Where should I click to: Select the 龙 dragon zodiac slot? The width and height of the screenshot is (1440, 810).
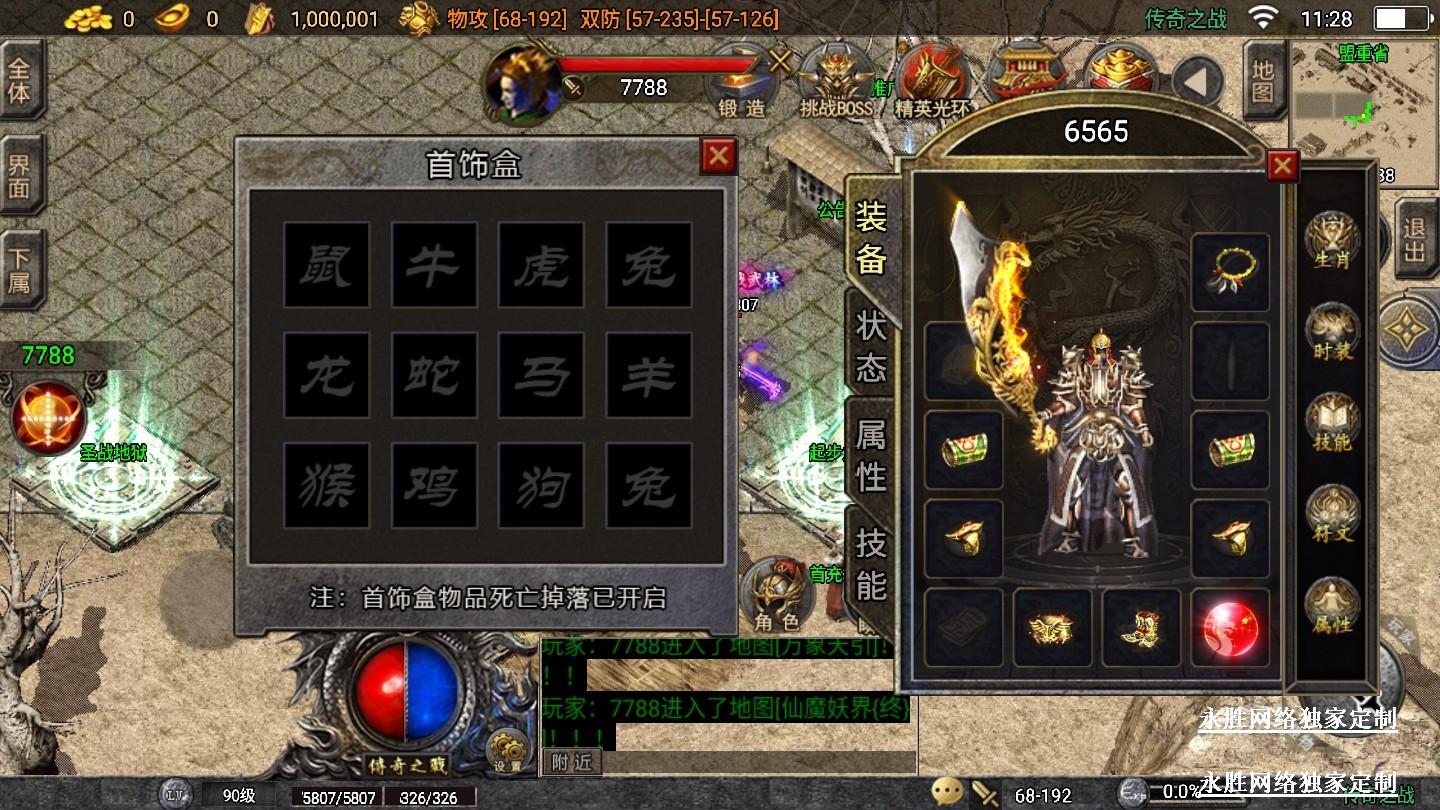(x=327, y=375)
